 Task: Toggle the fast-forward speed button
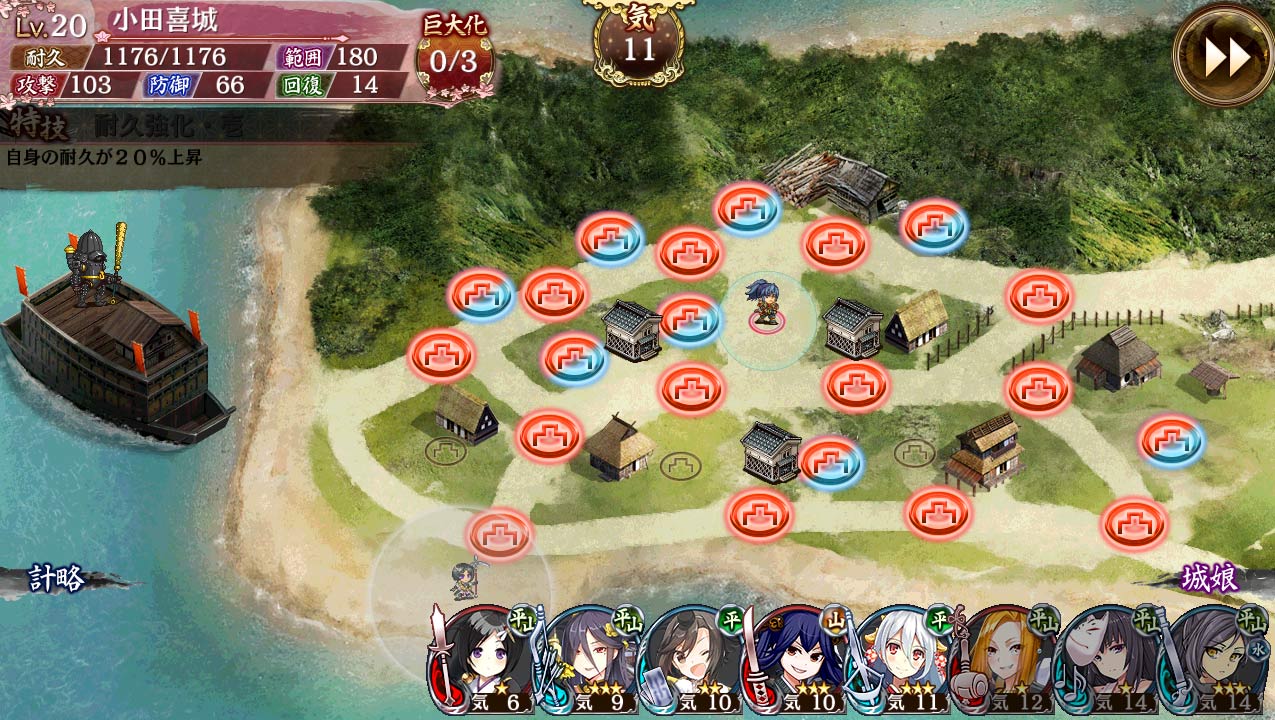[x=1224, y=57]
